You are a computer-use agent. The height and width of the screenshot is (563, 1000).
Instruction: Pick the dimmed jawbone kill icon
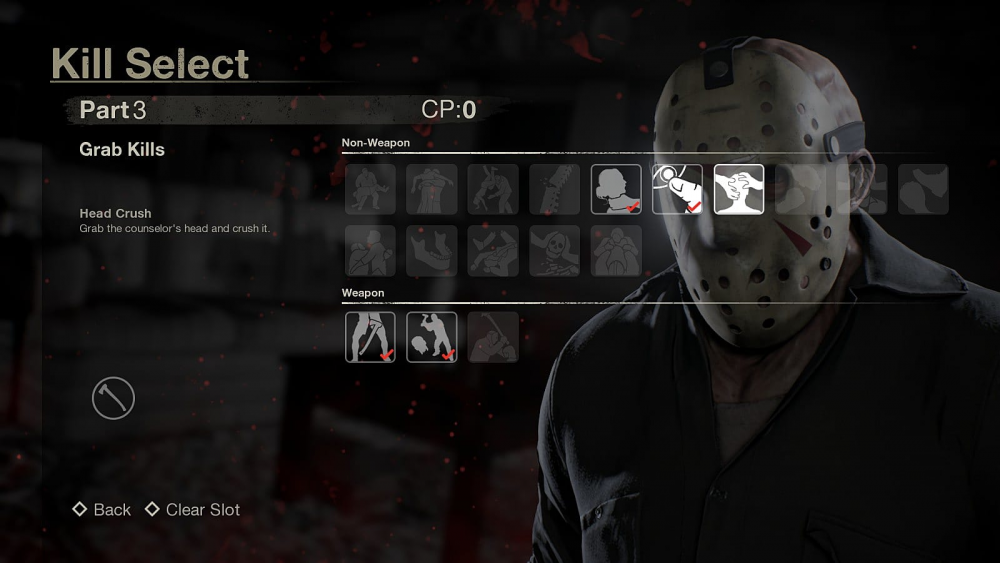pyautogui.click(x=432, y=251)
